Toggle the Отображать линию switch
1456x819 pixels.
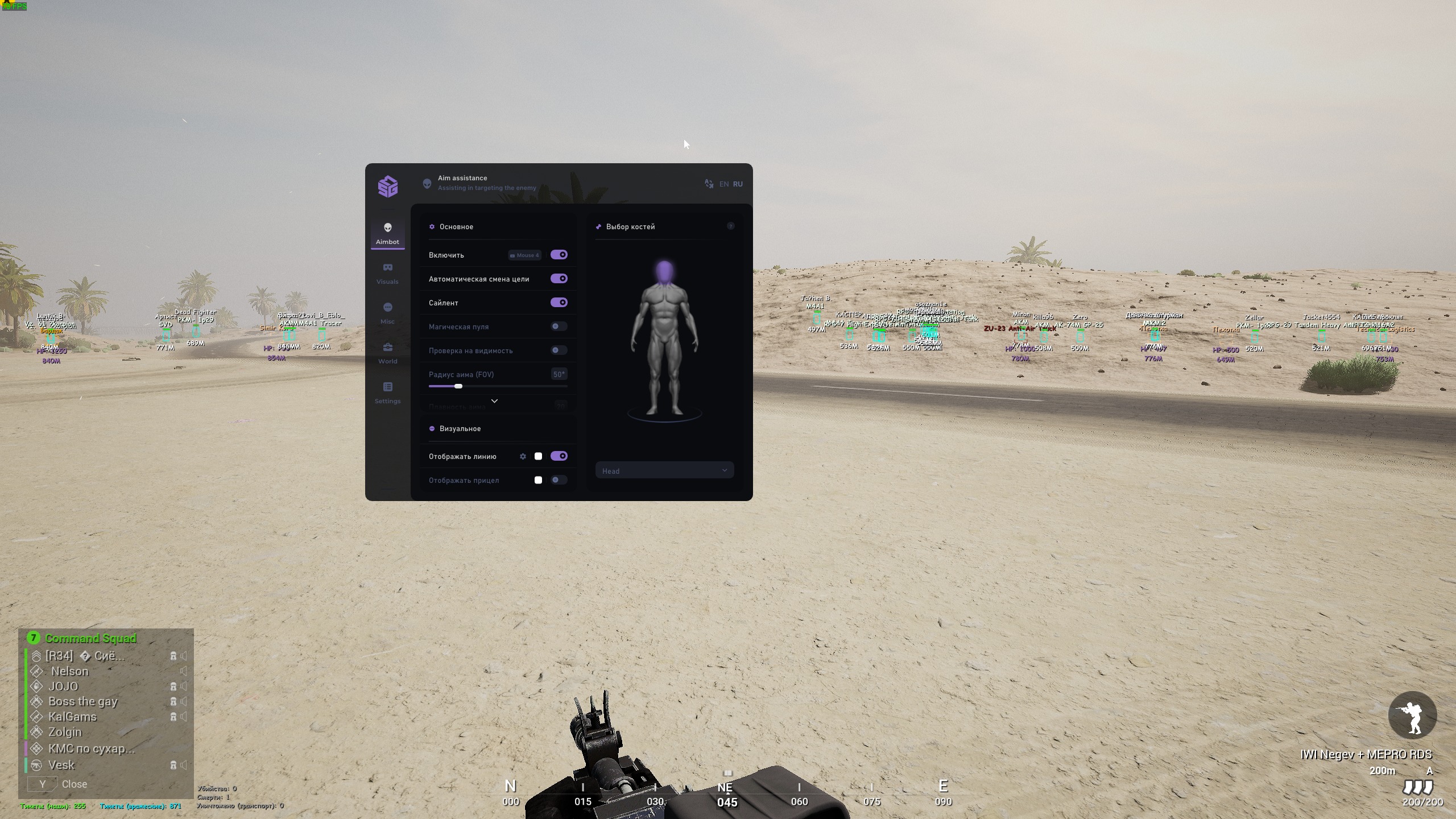(559, 456)
